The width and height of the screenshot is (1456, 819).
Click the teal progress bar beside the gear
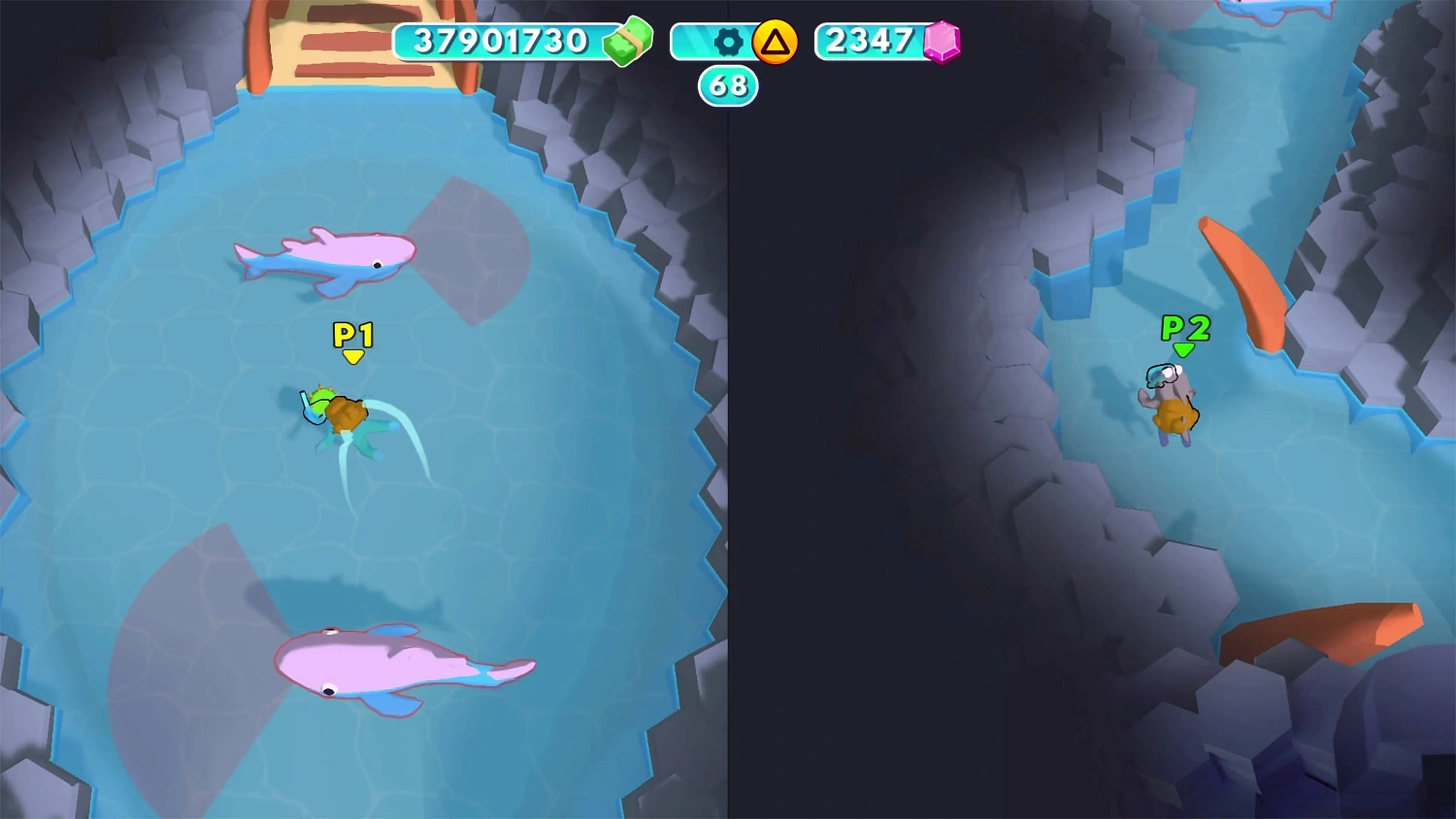[692, 41]
